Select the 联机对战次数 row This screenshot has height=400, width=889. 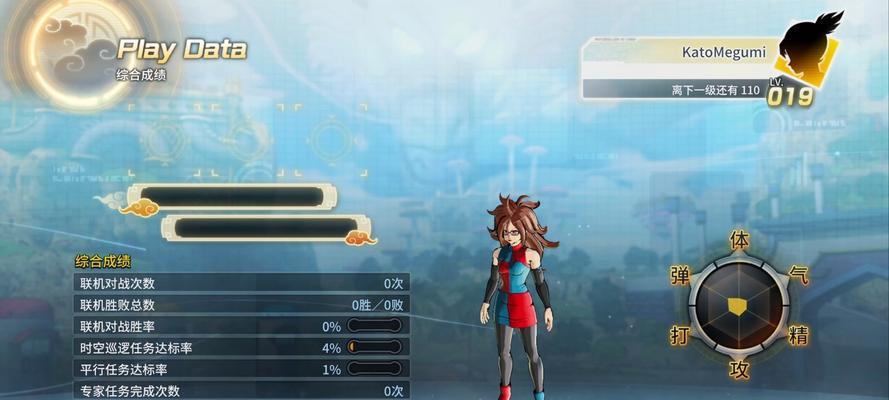click(x=241, y=283)
